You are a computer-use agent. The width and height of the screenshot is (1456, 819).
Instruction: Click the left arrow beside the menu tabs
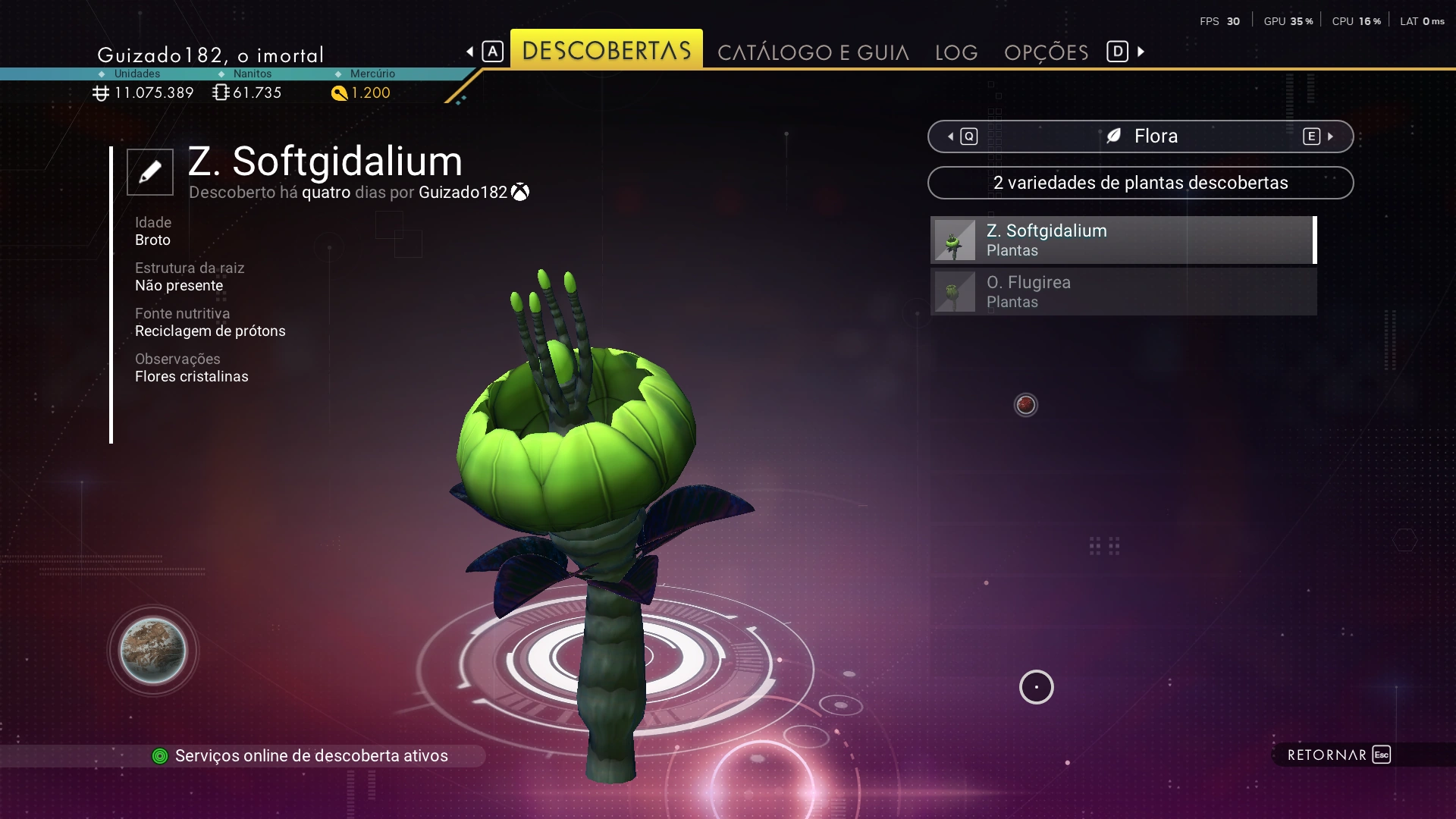coord(471,52)
